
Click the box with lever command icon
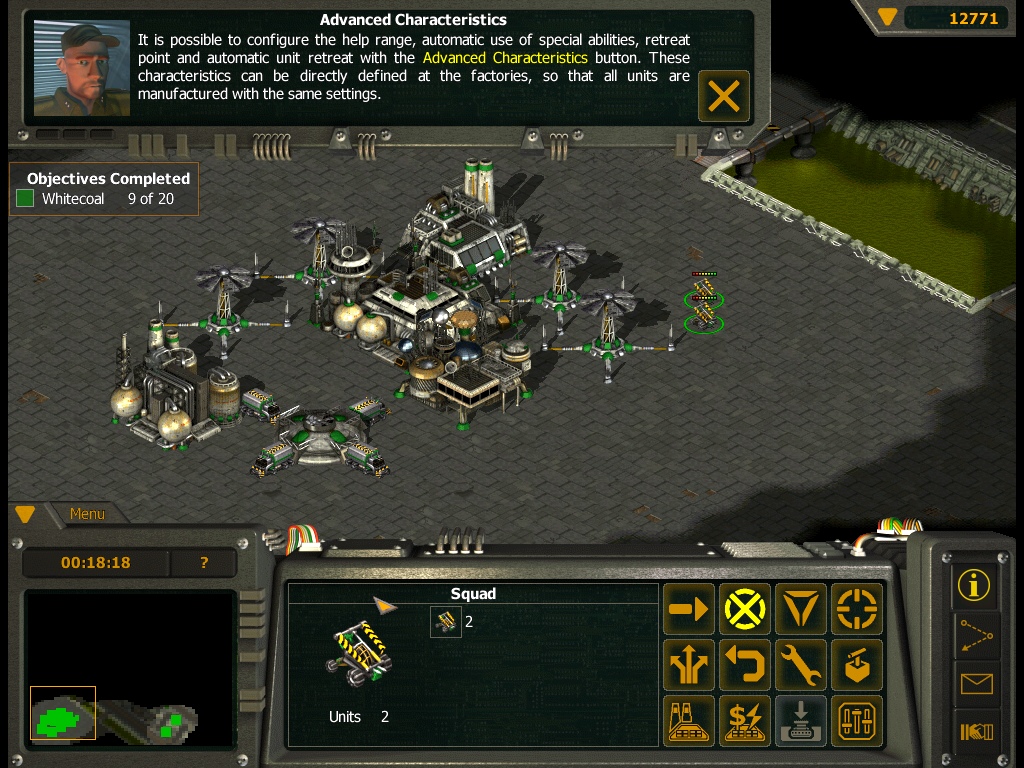(x=857, y=665)
